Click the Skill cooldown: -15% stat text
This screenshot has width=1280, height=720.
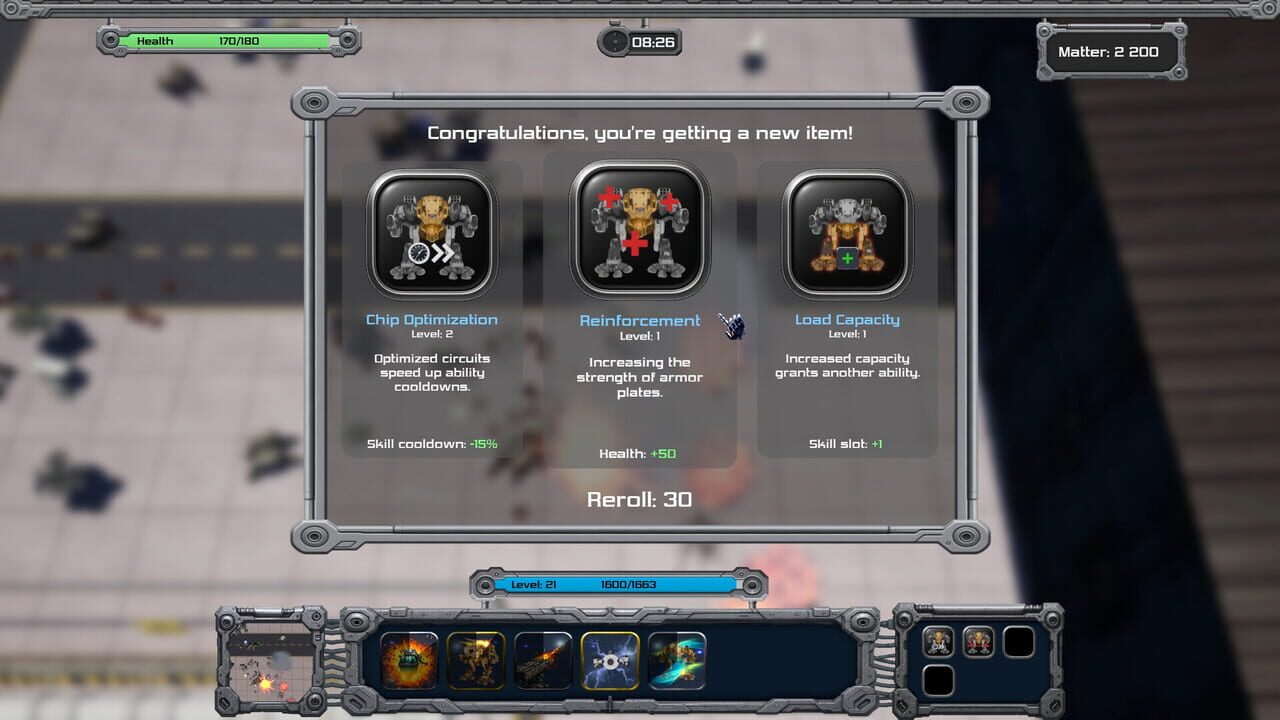click(x=431, y=441)
